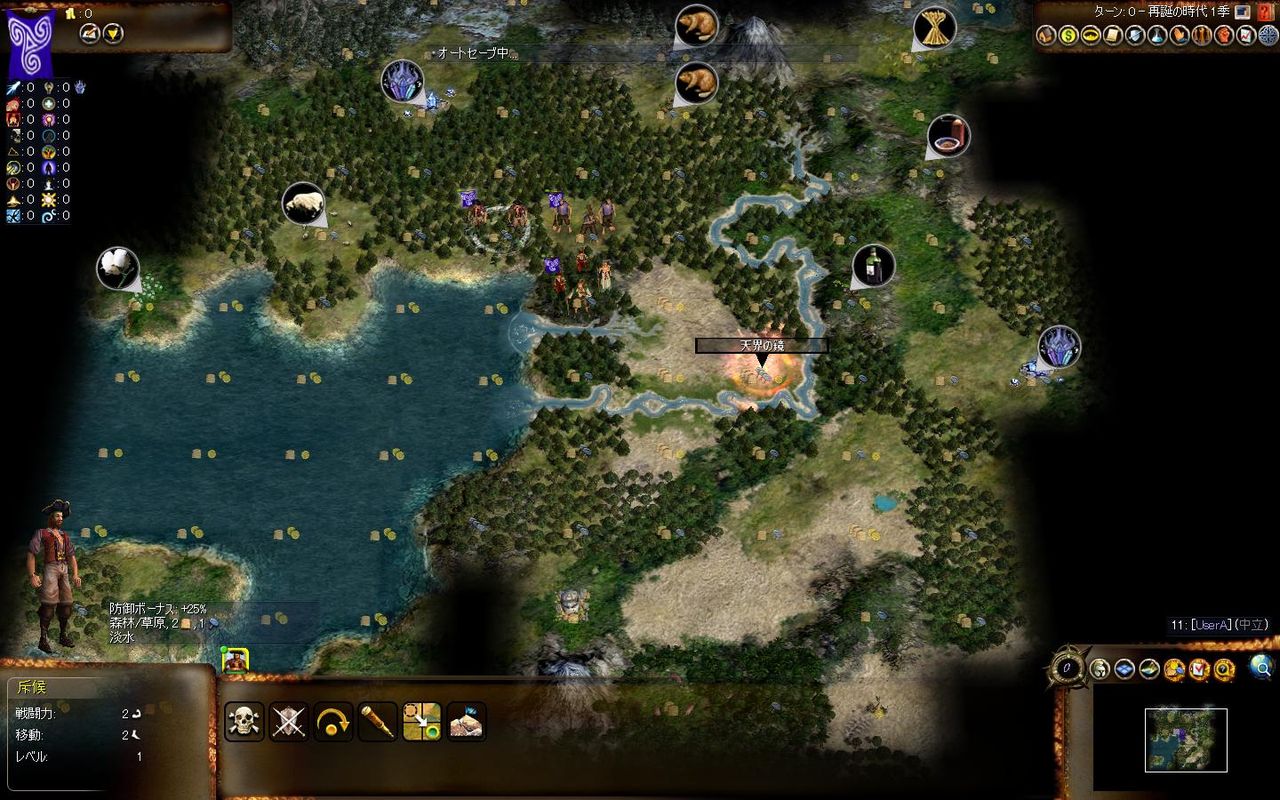
Task: Open the military advisor (shield icon)
Action: point(1134,35)
